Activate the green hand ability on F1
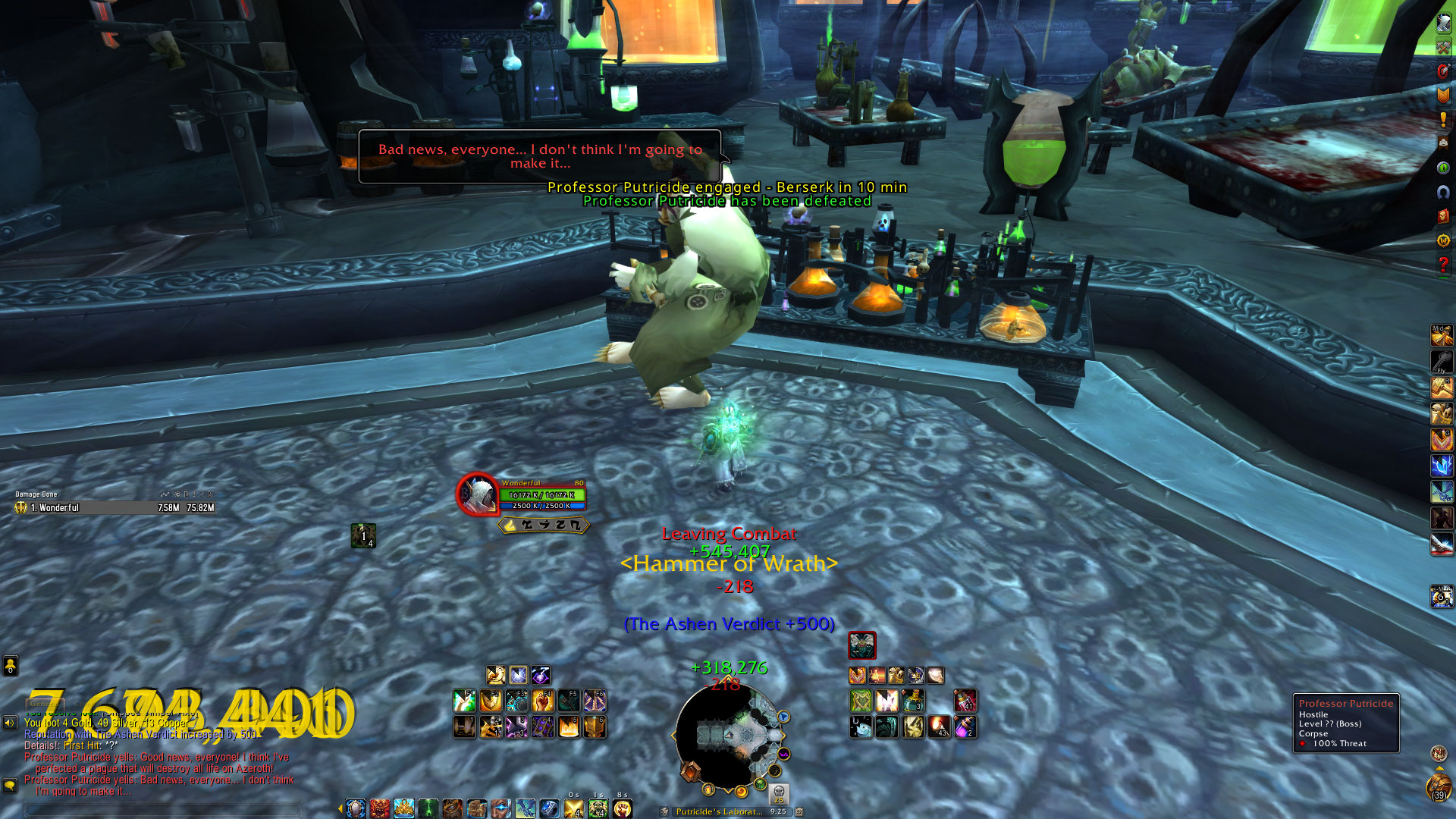This screenshot has width=1456, height=819. point(464,700)
